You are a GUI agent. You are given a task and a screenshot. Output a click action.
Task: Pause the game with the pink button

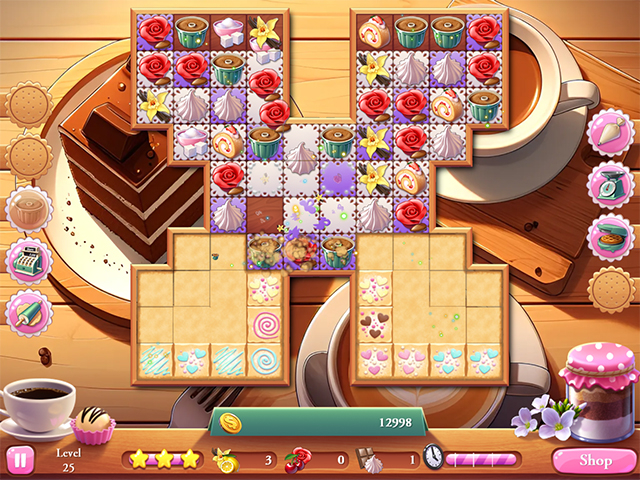pyautogui.click(x=19, y=459)
